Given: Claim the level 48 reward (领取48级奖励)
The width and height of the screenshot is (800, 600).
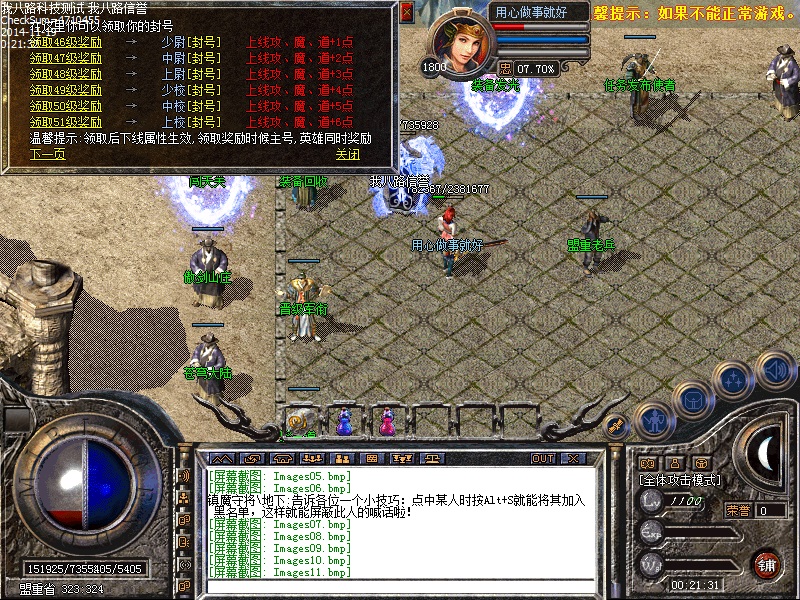Looking at the screenshot, I should [65, 74].
